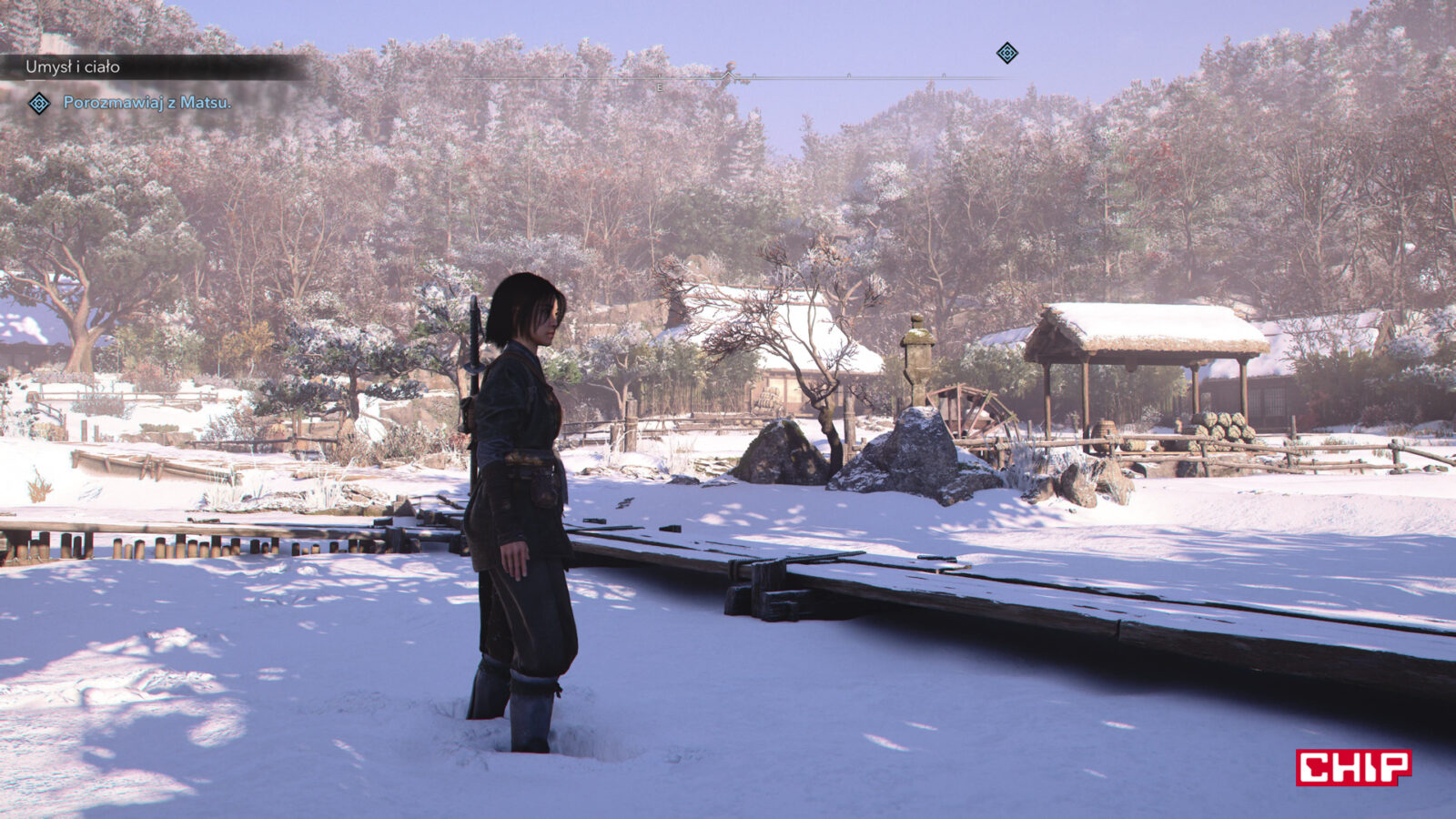Click the diamond icon beside the Matsu objective
The image size is (1456, 819).
tap(39, 104)
